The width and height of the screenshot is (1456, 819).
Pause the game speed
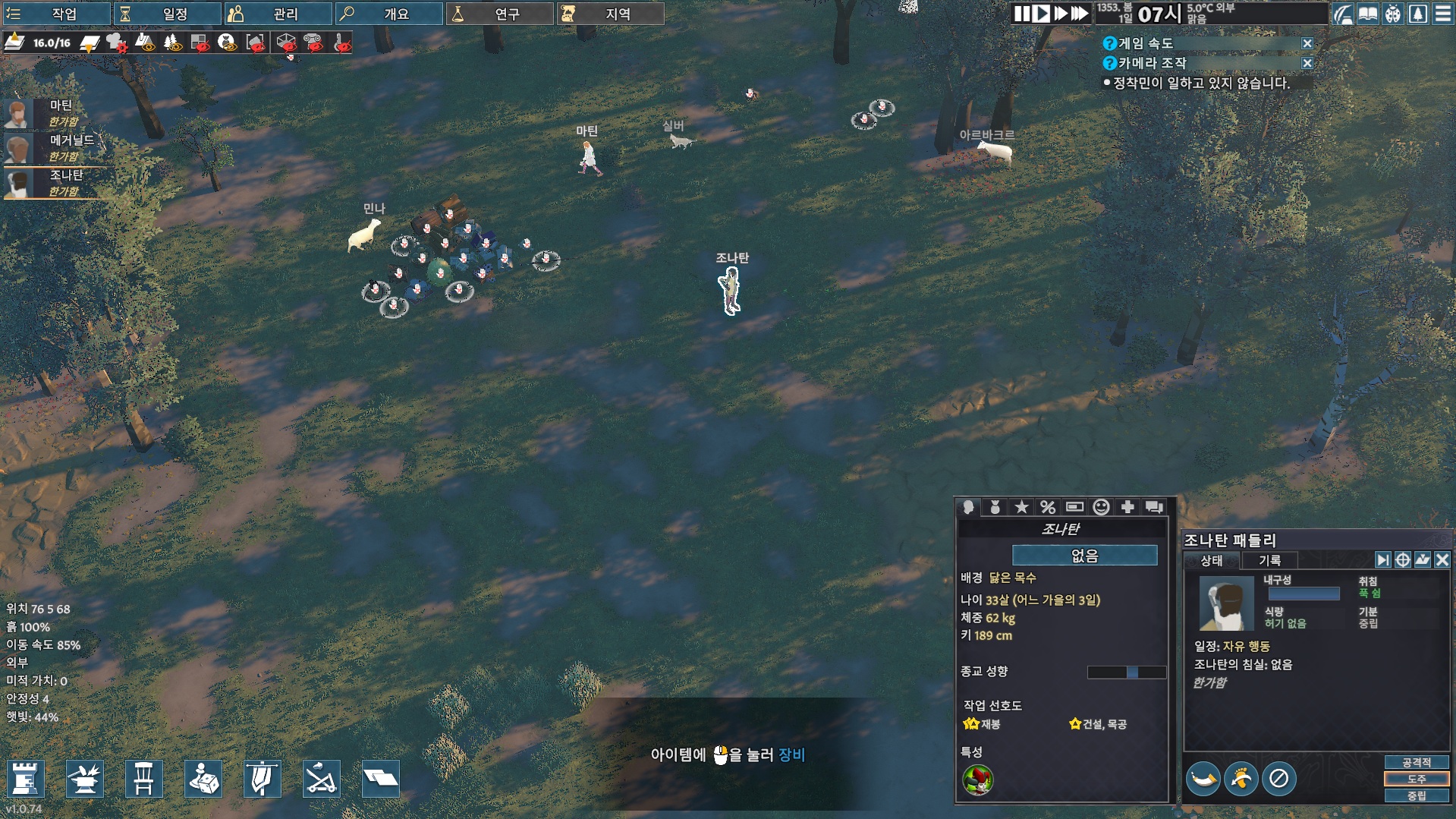pyautogui.click(x=1021, y=14)
